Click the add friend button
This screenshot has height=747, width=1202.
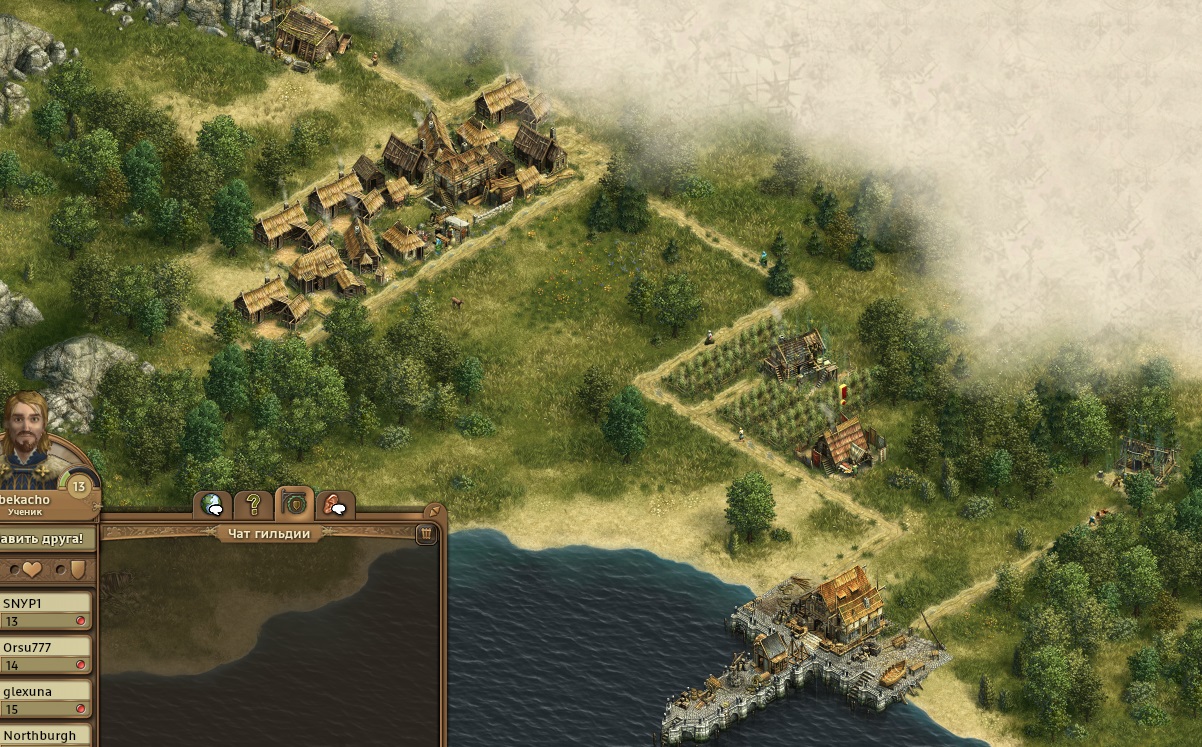[x=47, y=538]
